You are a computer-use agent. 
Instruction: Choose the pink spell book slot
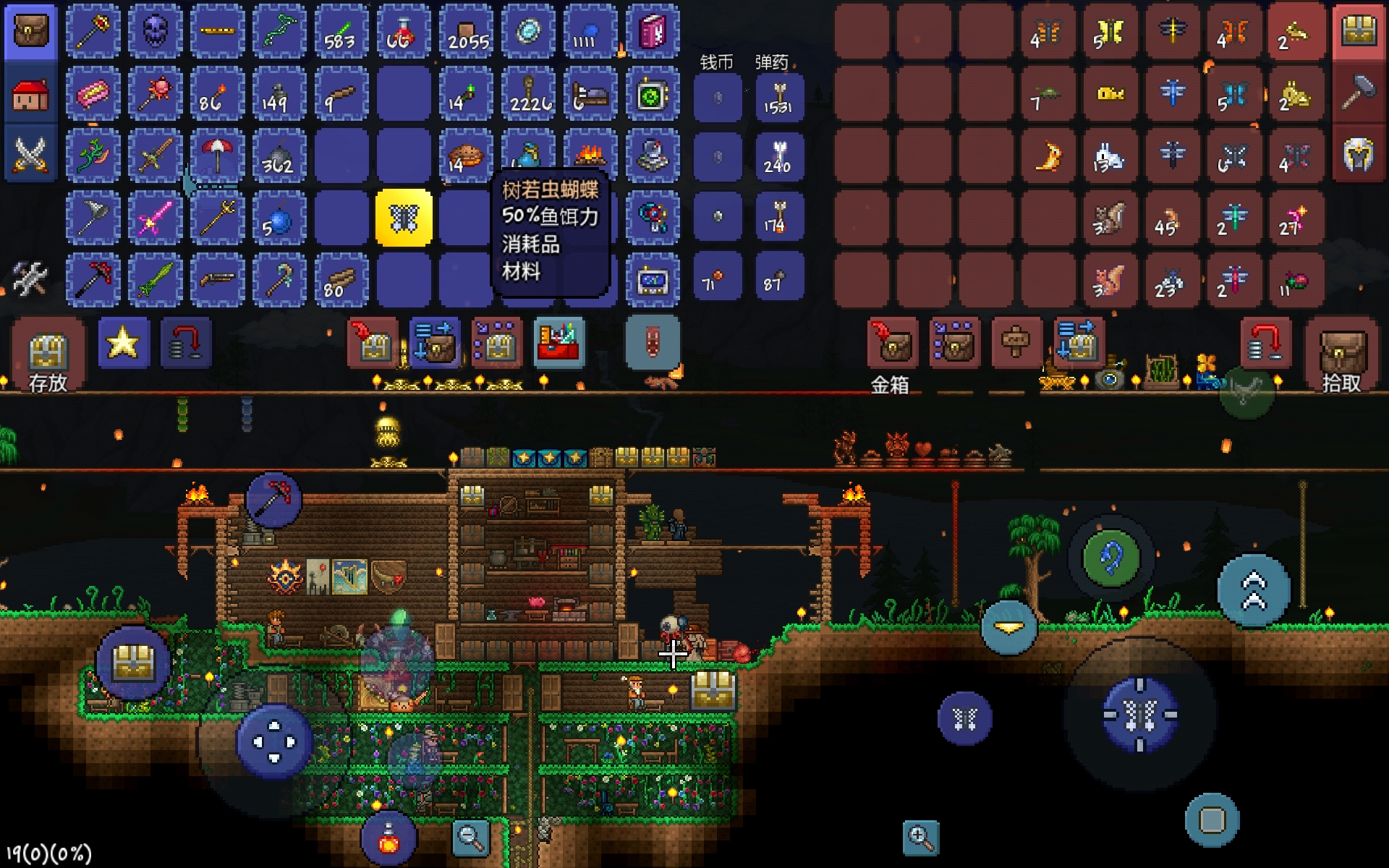coord(652,32)
